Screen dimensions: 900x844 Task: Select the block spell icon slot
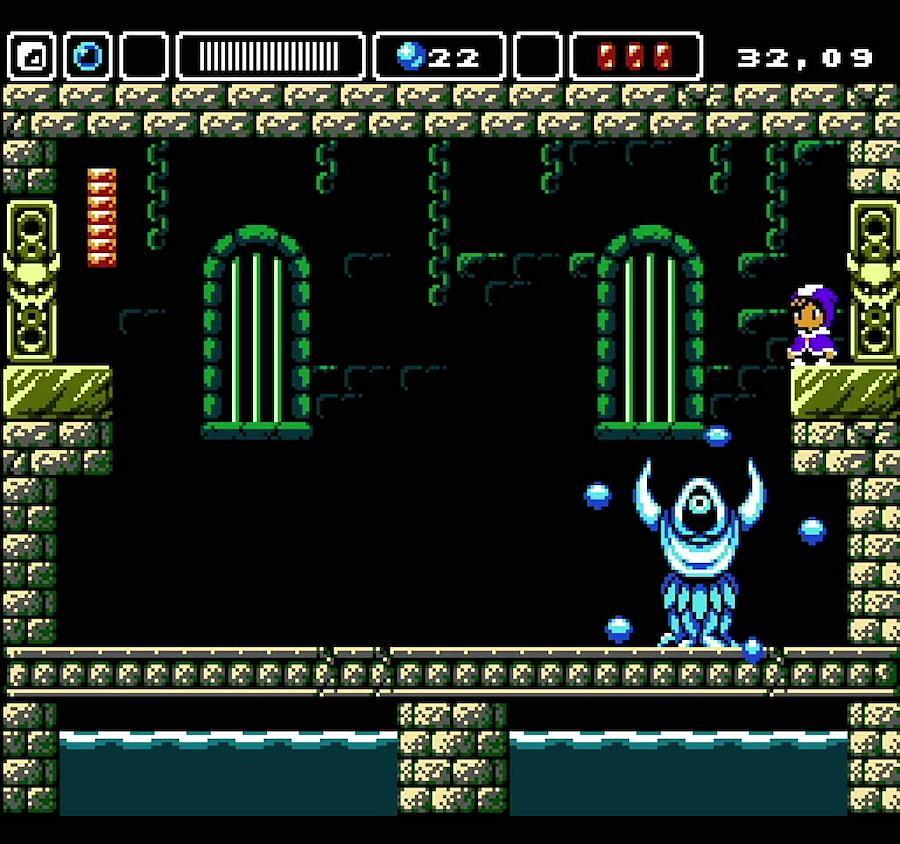pos(32,56)
